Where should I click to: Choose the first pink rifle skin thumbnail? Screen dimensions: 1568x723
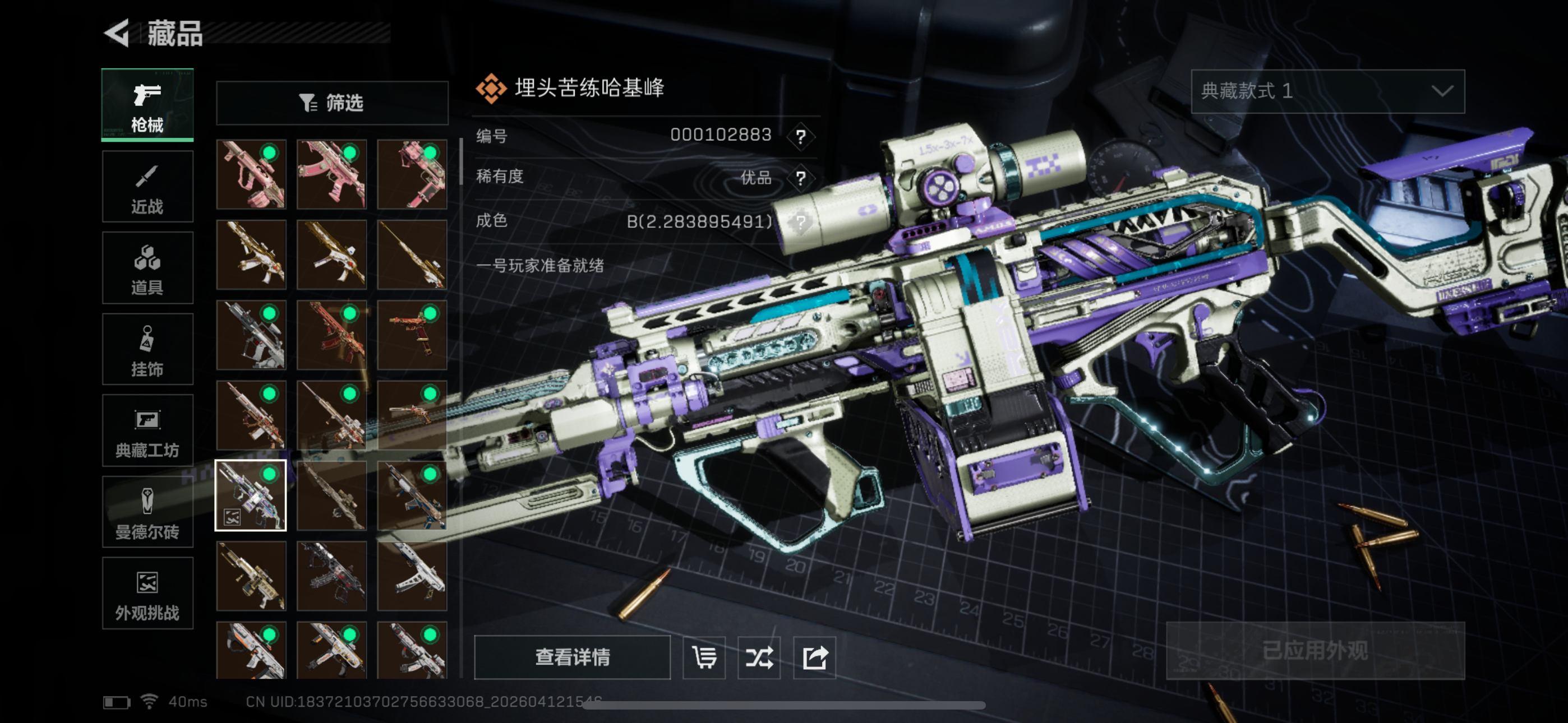(x=251, y=174)
